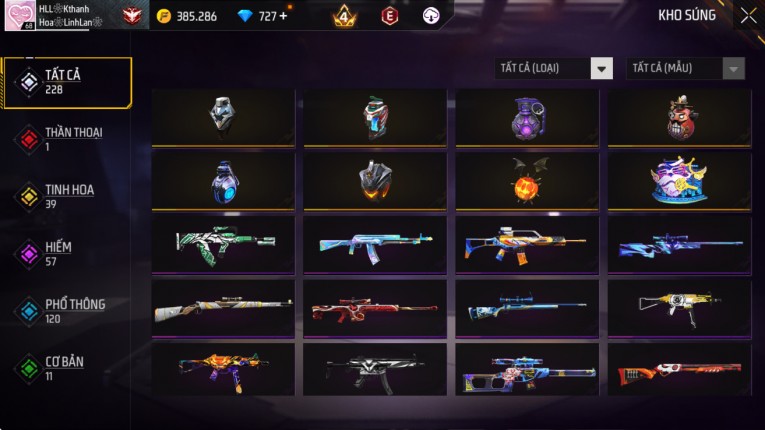Choose the light blue AK rifle skin

(x=375, y=245)
